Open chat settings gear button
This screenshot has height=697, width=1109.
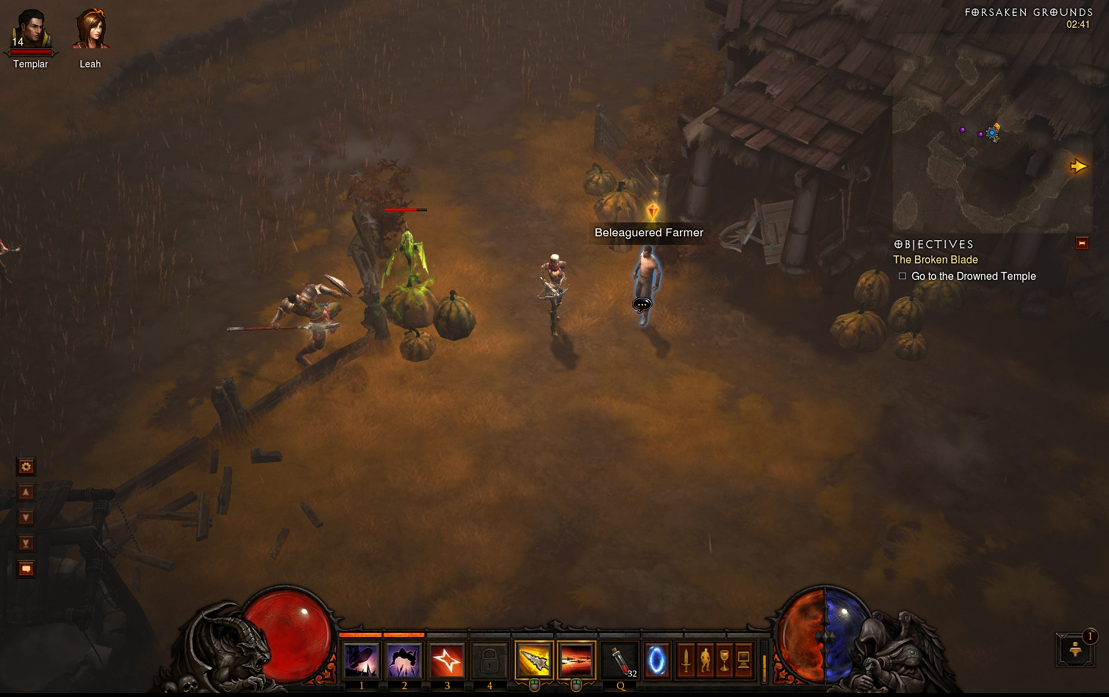pyautogui.click(x=26, y=466)
